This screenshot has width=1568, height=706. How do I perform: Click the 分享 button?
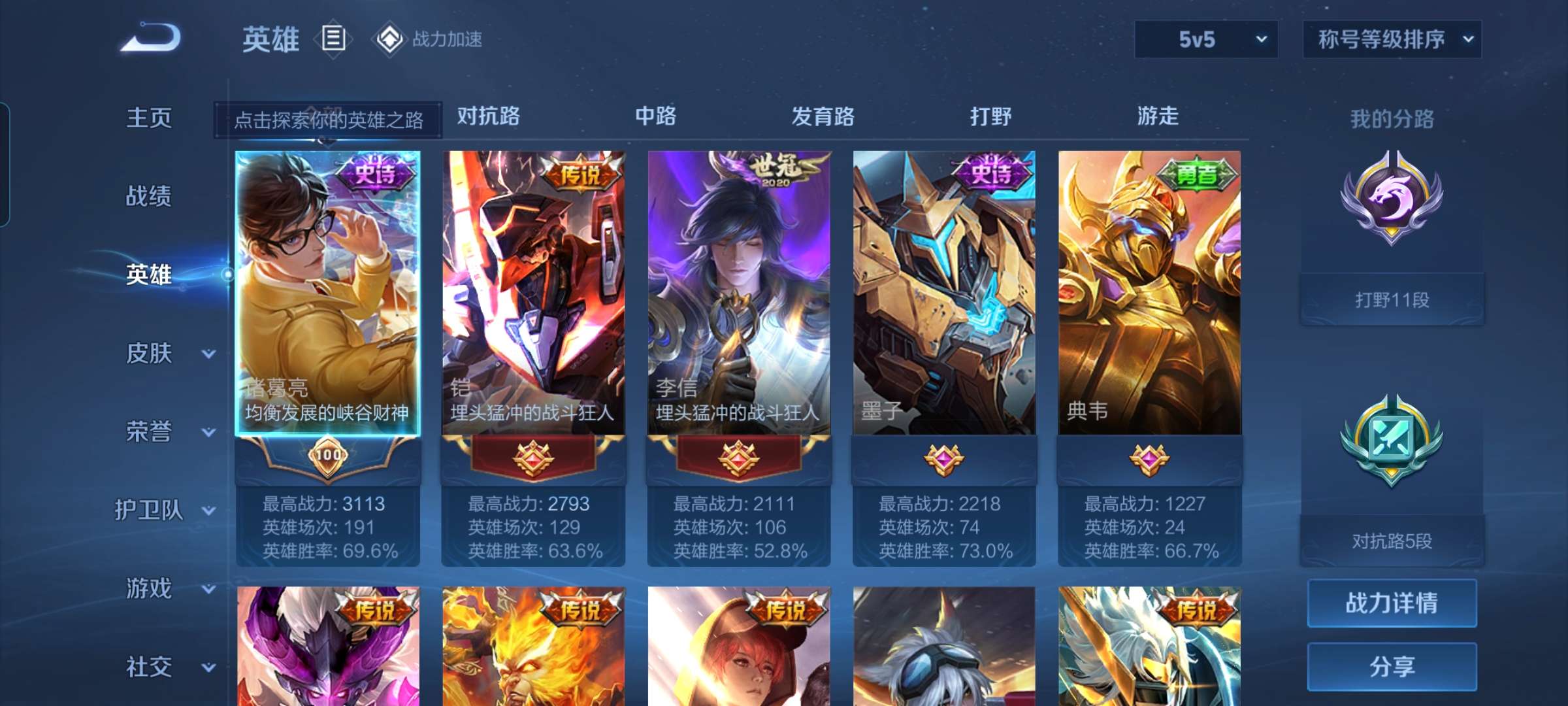[x=1392, y=668]
